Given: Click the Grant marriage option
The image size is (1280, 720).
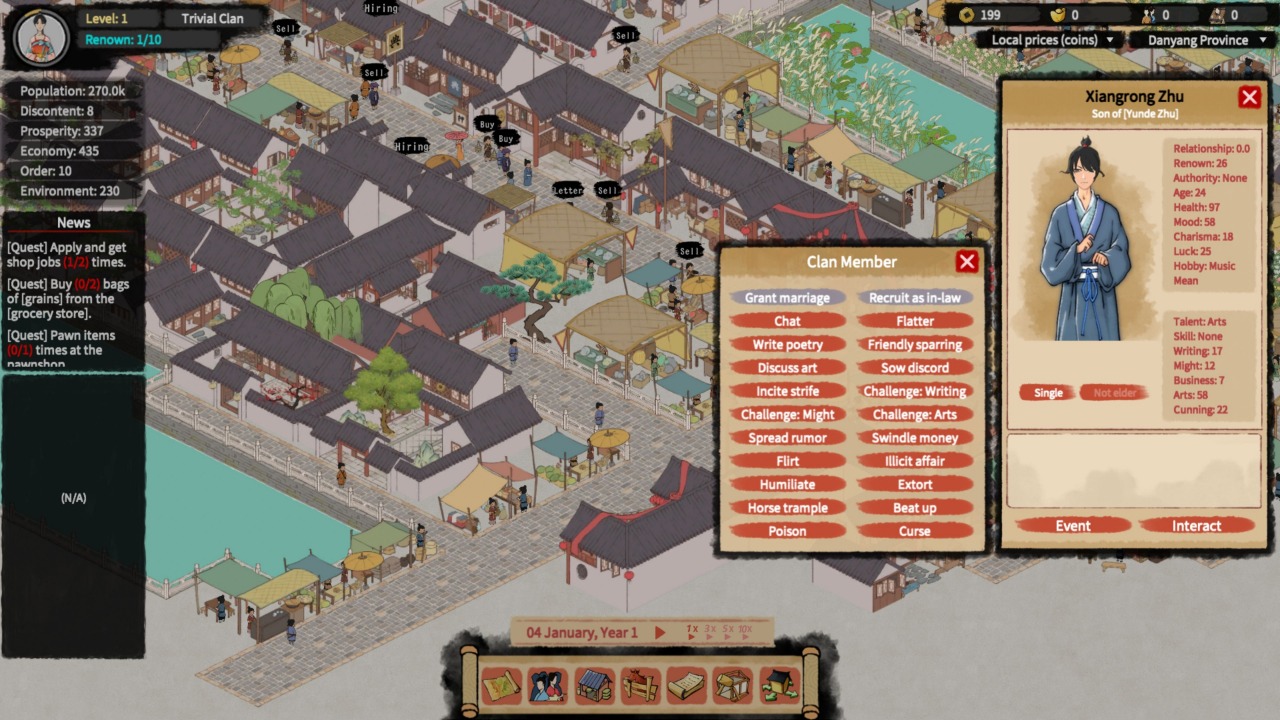Looking at the screenshot, I should click(x=787, y=298).
